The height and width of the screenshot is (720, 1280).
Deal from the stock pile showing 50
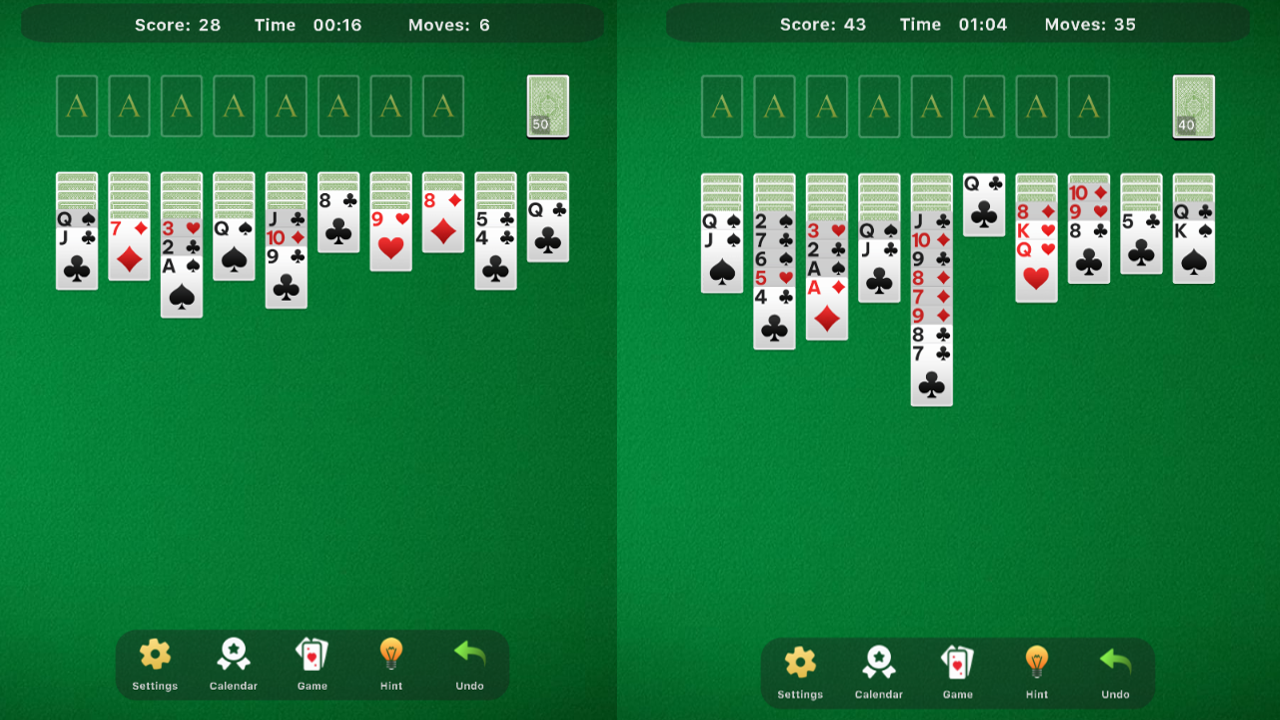[x=547, y=105]
